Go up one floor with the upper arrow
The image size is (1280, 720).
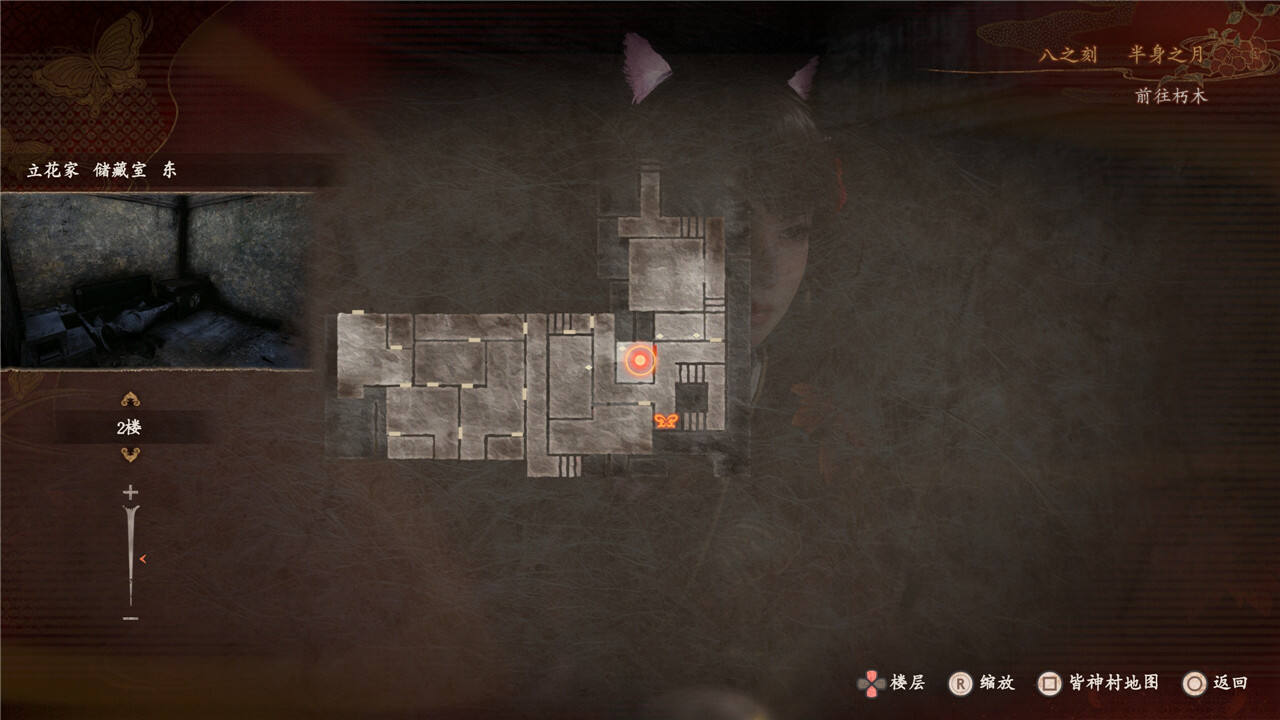pyautogui.click(x=130, y=400)
